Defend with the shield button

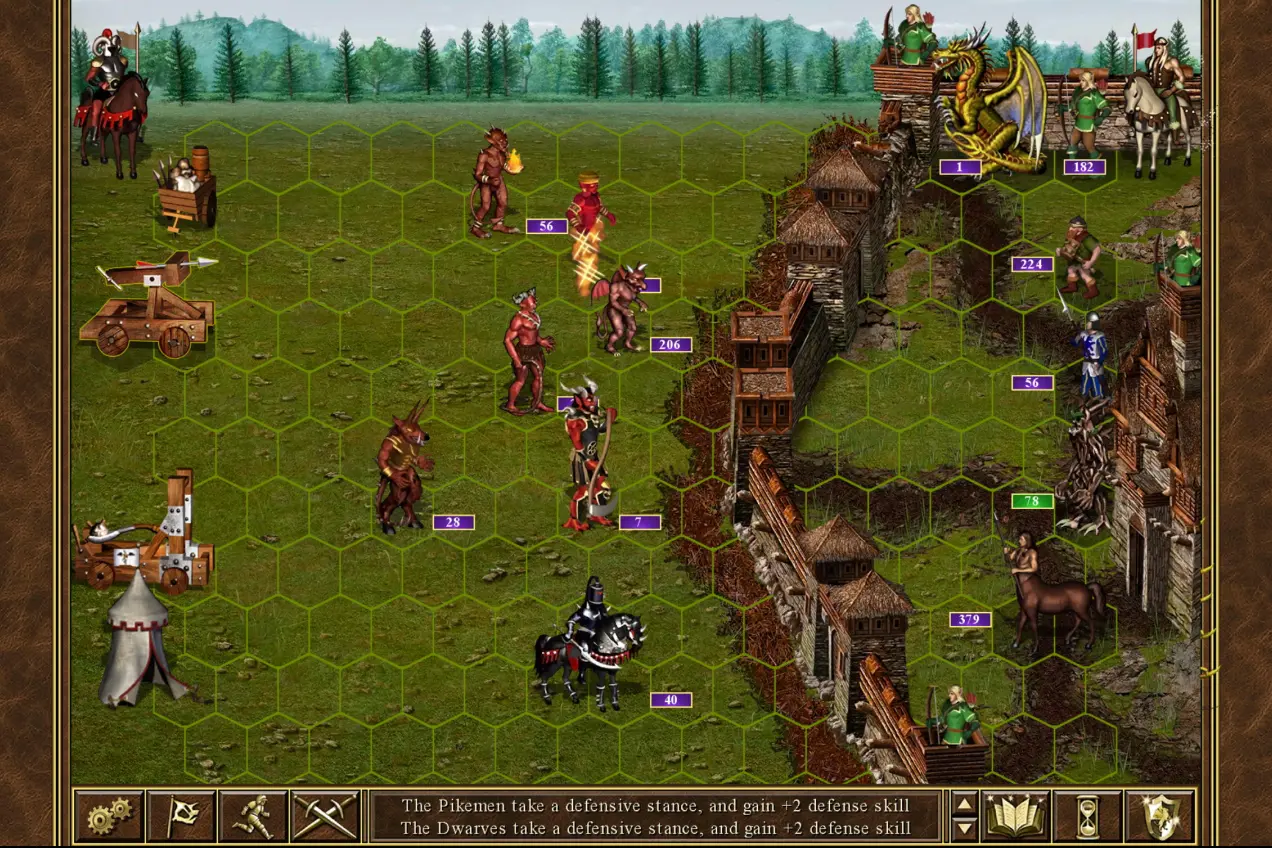[1160, 816]
